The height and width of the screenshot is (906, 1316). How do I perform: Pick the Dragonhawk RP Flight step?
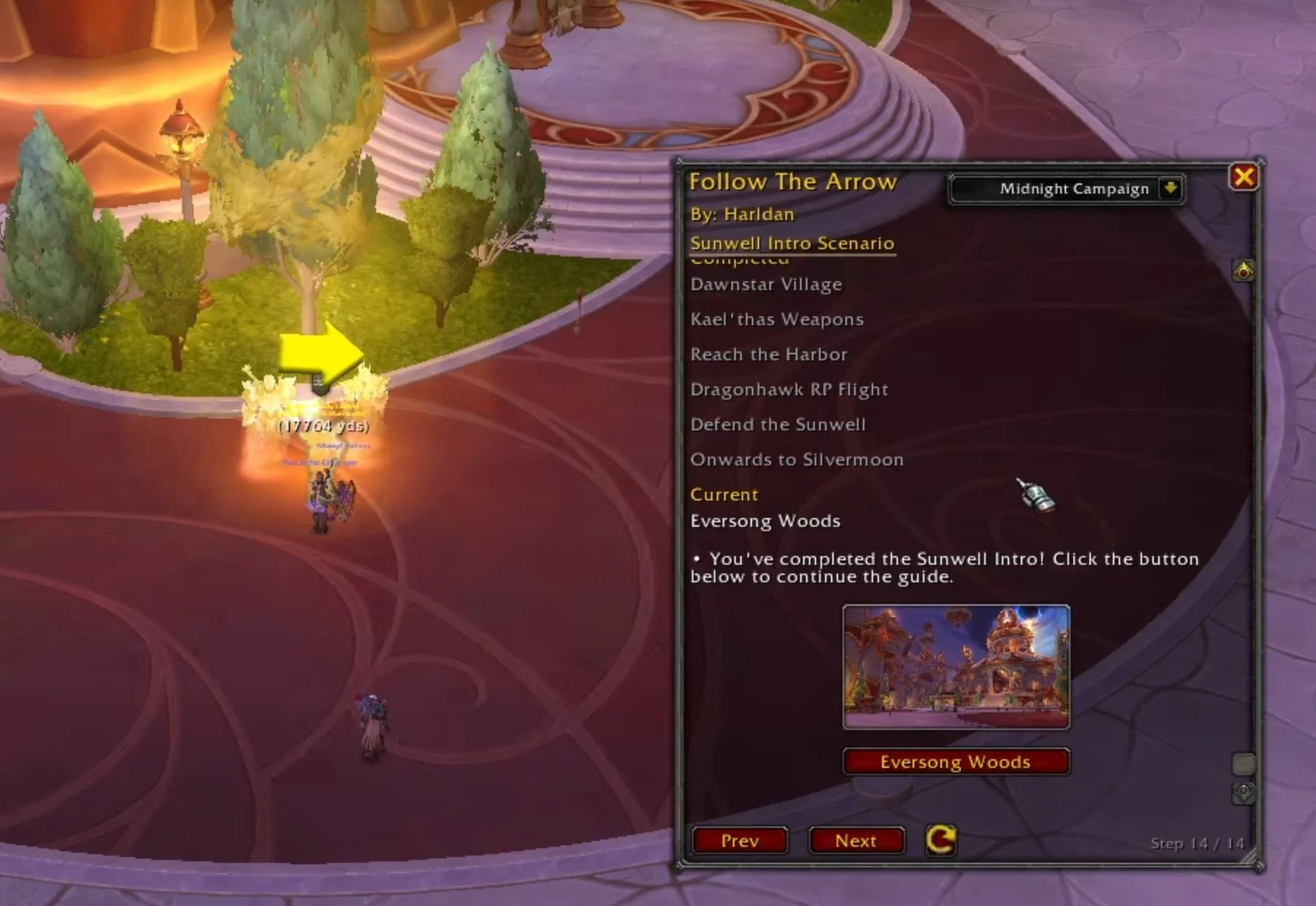[789, 389]
